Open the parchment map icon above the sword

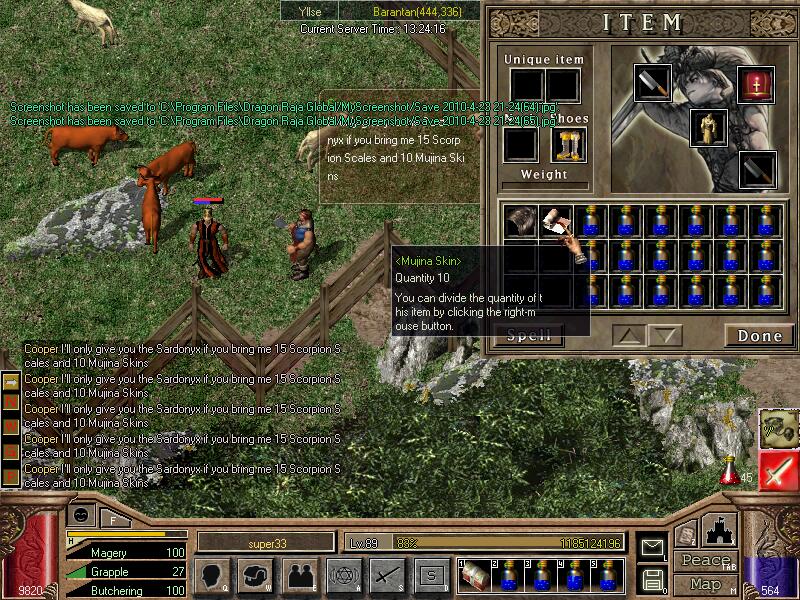778,428
